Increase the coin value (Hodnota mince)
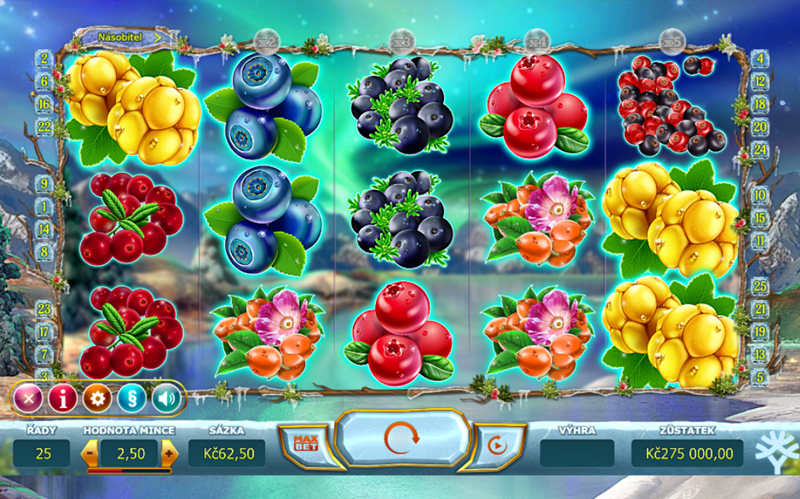Image resolution: width=800 pixels, height=499 pixels. pyautogui.click(x=169, y=453)
